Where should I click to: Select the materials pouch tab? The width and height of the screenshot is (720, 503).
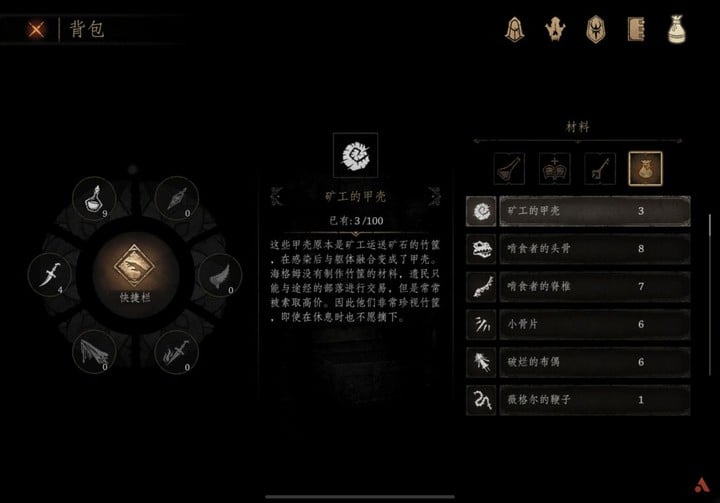pos(643,168)
